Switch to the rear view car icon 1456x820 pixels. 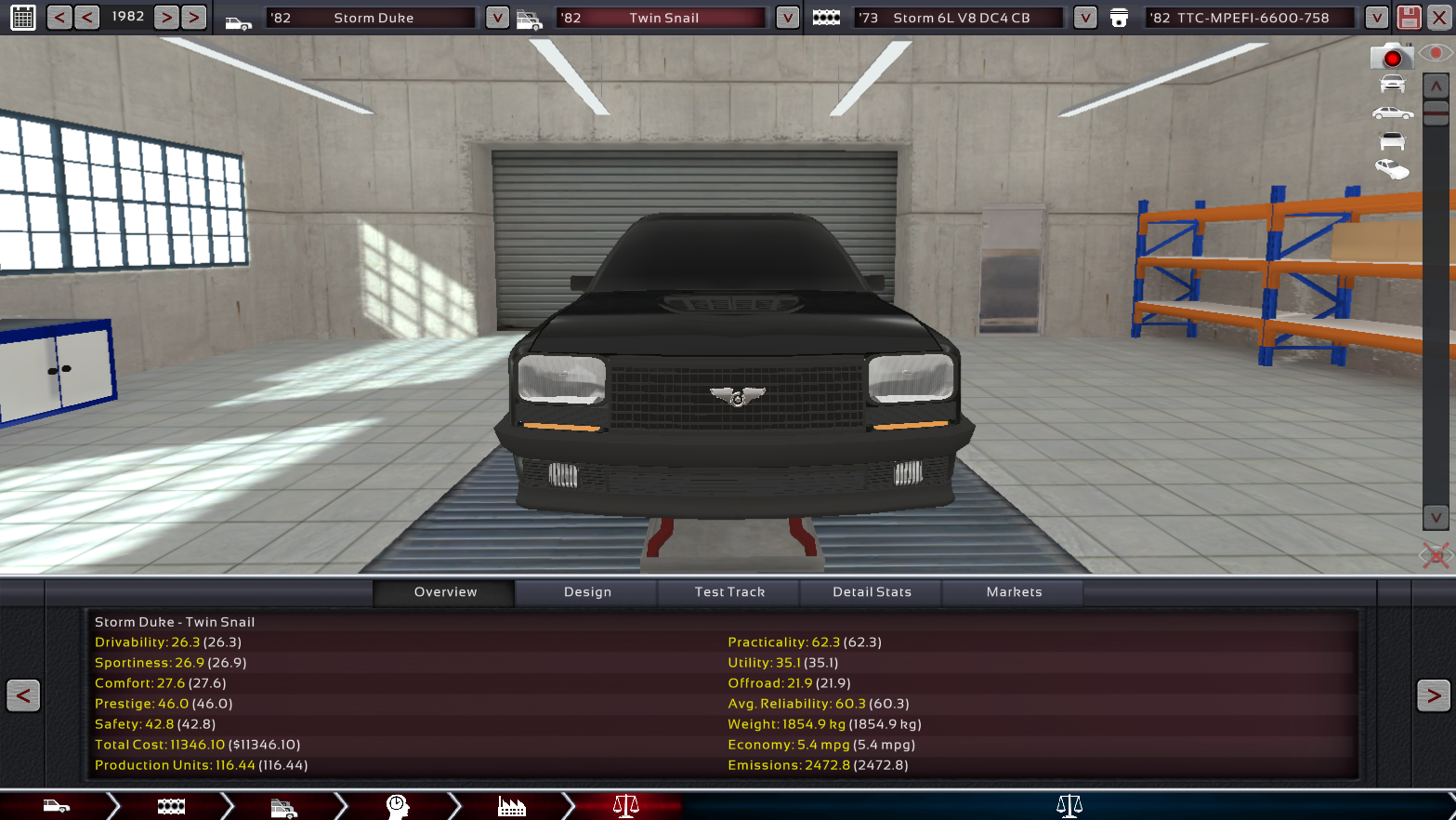tap(1392, 141)
